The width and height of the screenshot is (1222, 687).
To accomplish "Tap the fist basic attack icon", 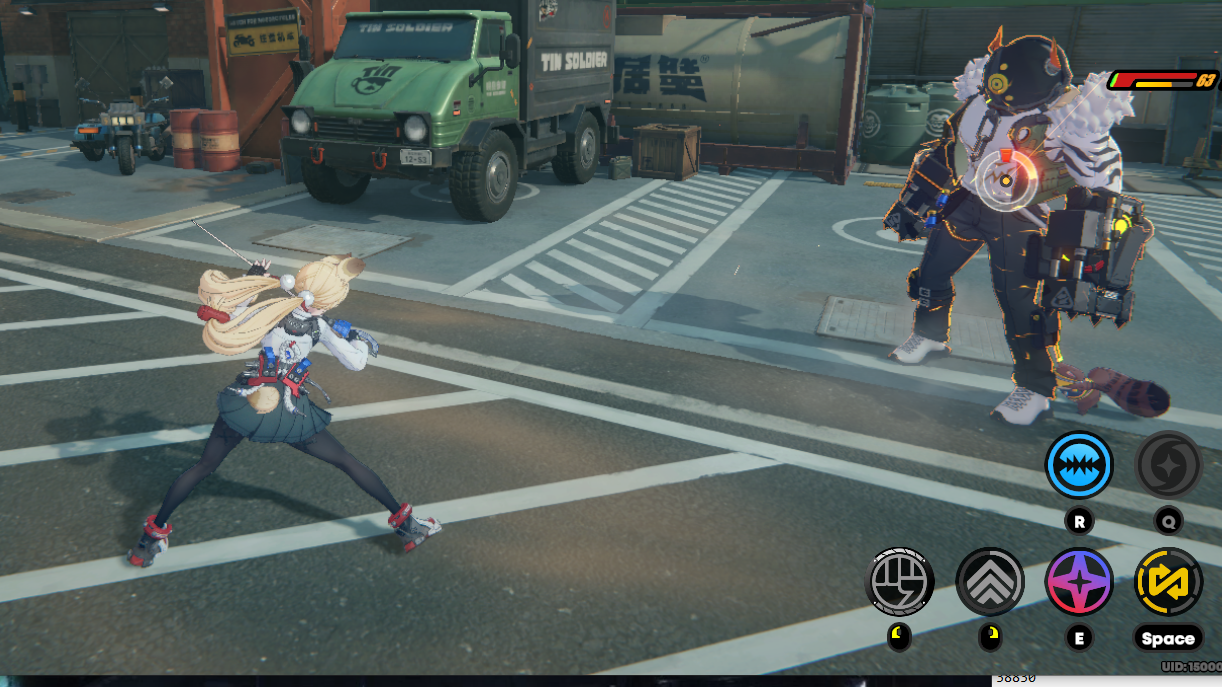I will (x=899, y=581).
